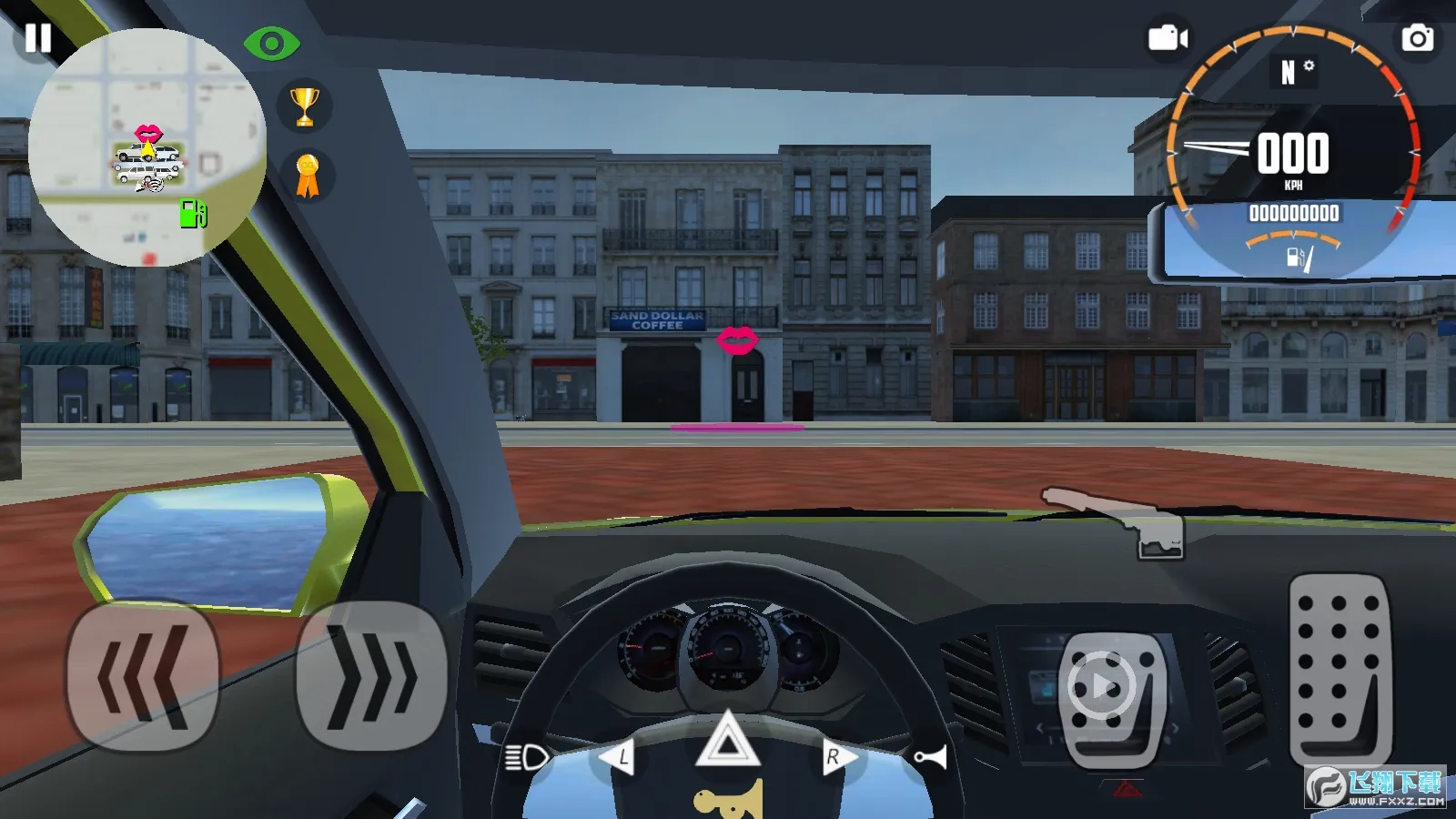1456x819 pixels.
Task: Toggle the headlights icon
Action: point(527,757)
